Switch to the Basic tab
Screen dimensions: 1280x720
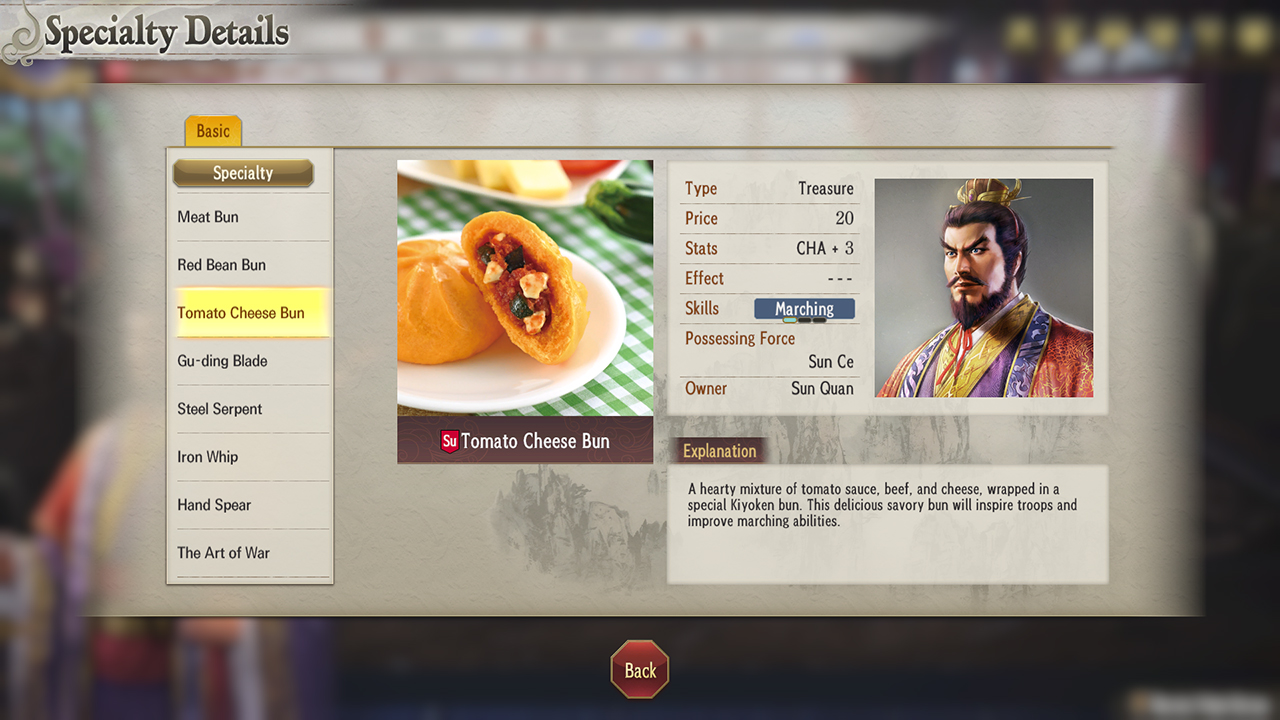click(x=212, y=130)
